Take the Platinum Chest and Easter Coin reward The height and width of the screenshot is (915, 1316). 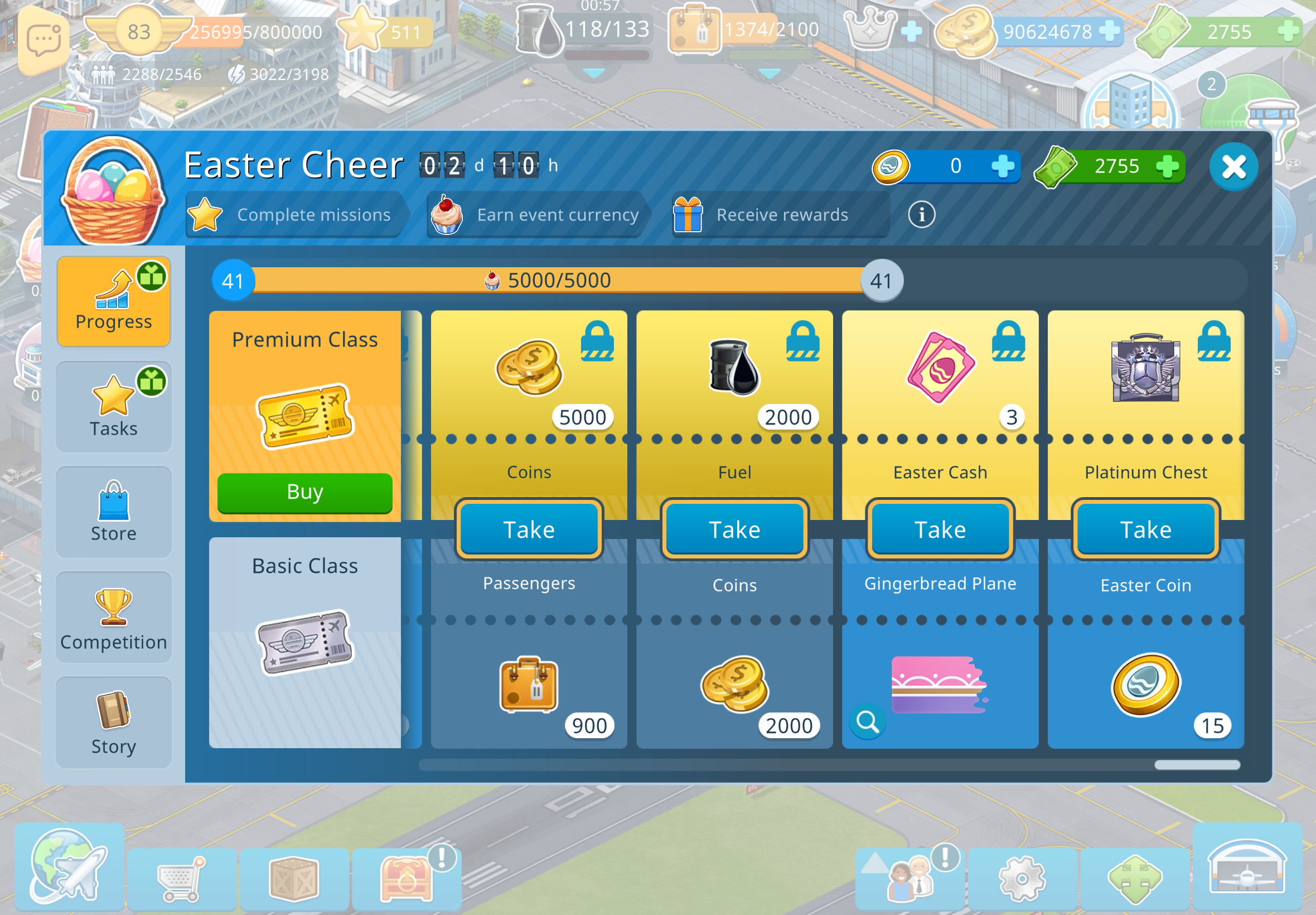[x=1145, y=529]
